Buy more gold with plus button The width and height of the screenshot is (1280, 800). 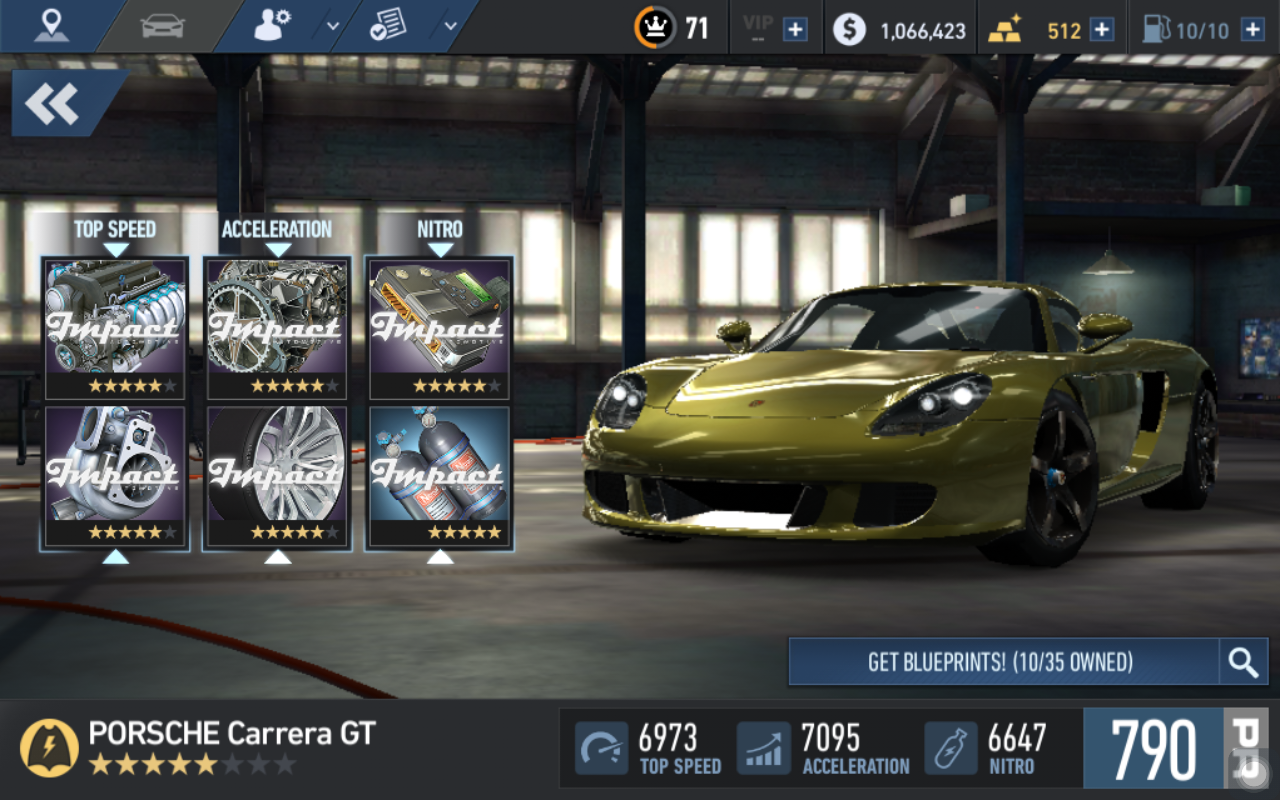click(1102, 29)
